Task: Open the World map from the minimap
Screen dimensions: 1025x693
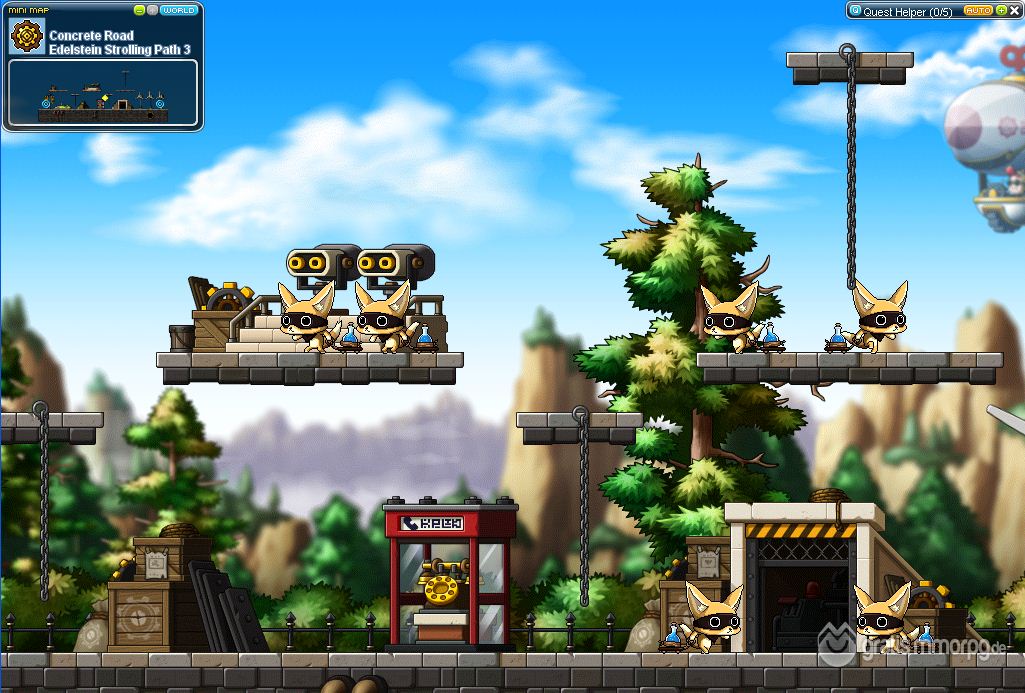Action: point(179,10)
